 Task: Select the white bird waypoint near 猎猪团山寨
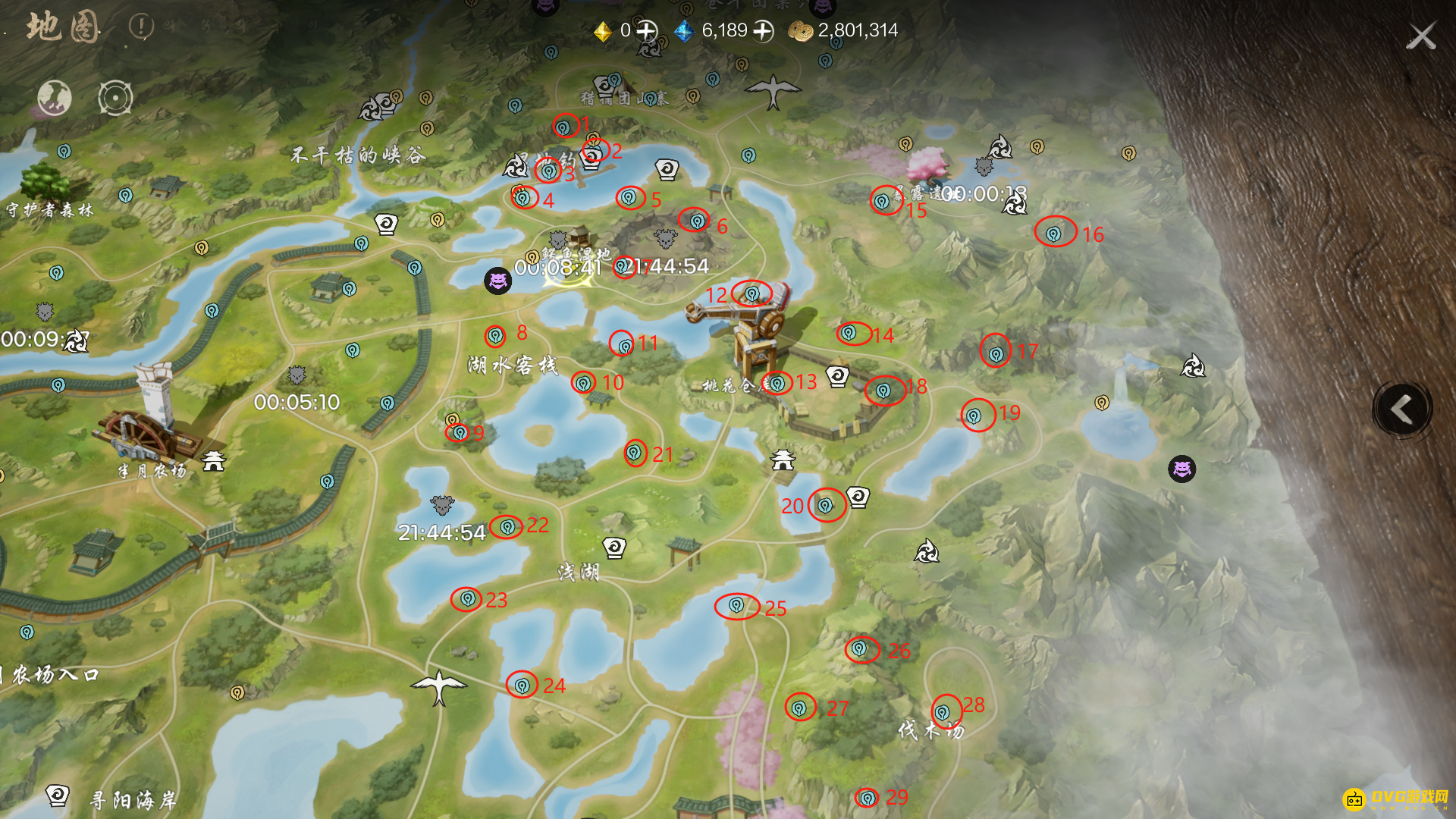pos(773,91)
